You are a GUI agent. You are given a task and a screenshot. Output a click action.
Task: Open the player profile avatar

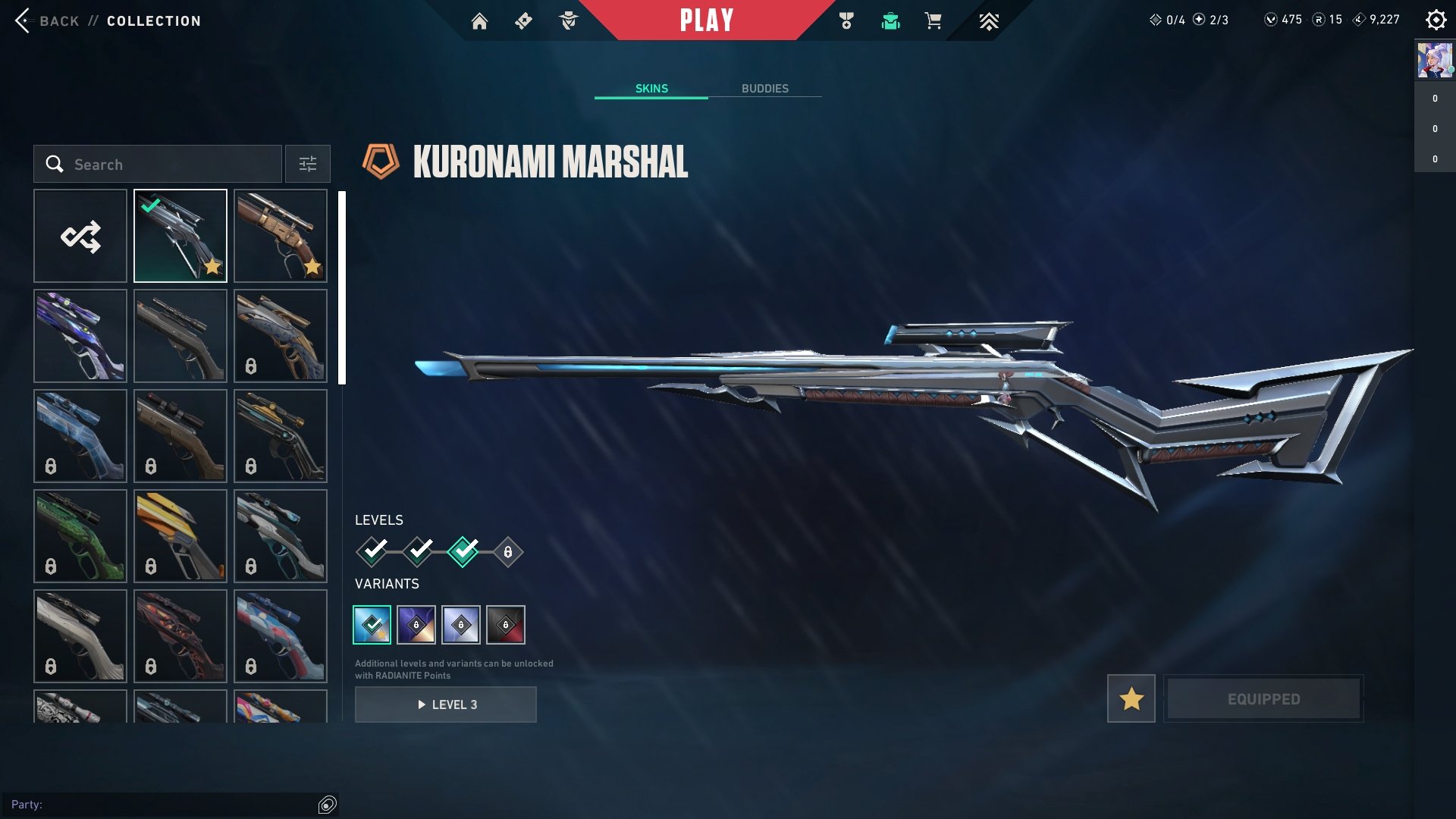(1435, 61)
